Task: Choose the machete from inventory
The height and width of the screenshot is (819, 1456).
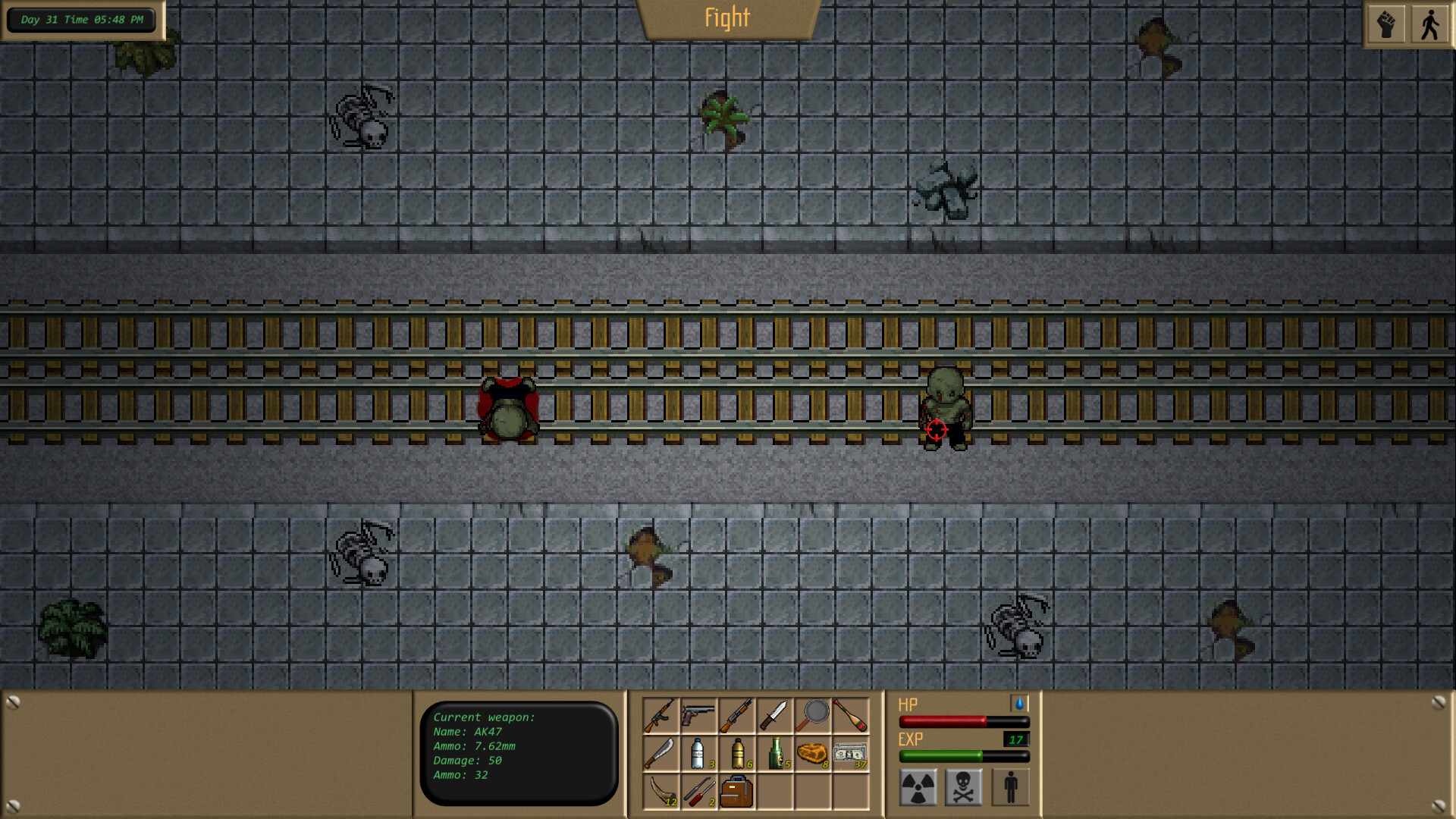Action: [661, 753]
